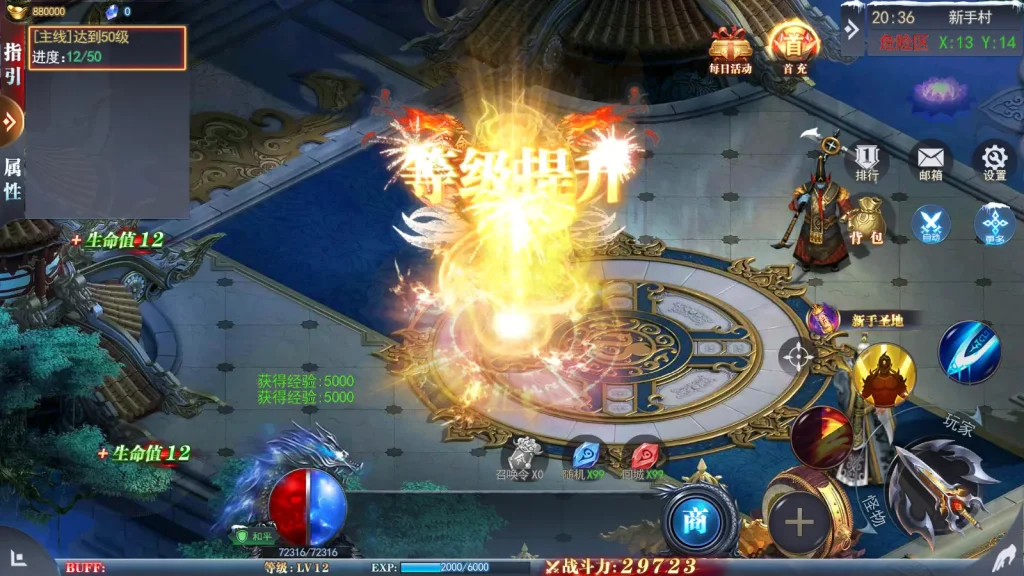This screenshot has height=576, width=1024.
Task: Open the 设置 settings gear
Action: (994, 160)
